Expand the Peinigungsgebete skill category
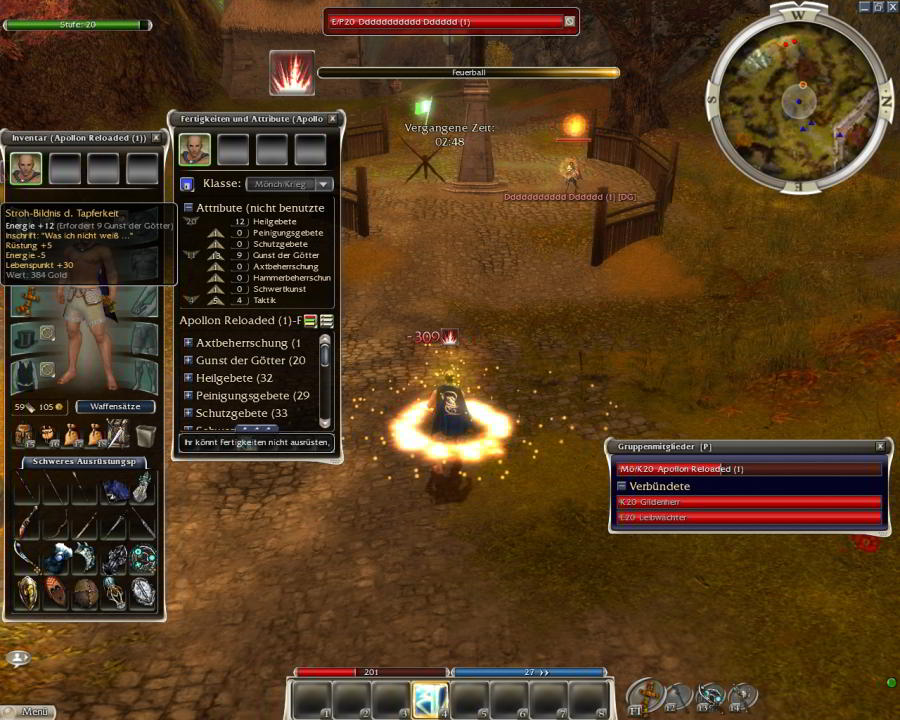900x720 pixels. 188,396
